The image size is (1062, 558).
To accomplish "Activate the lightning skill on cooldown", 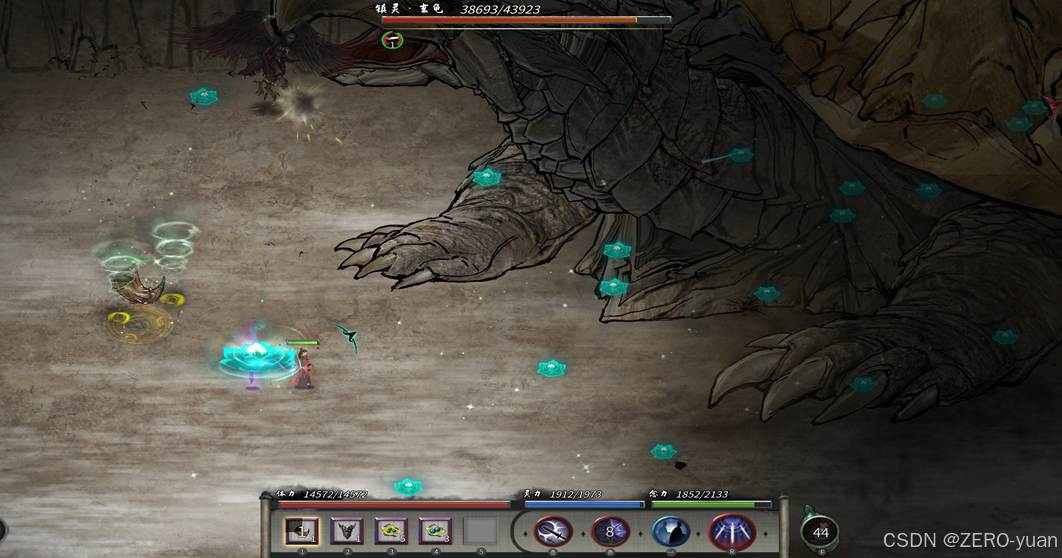I will 610,532.
